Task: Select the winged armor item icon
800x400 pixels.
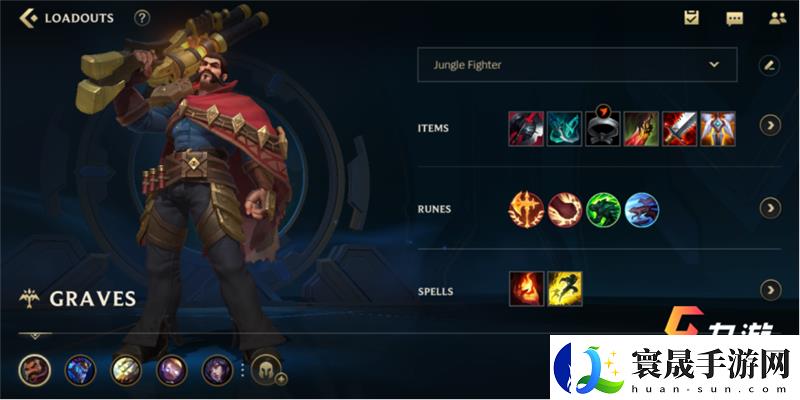Action: [x=718, y=129]
